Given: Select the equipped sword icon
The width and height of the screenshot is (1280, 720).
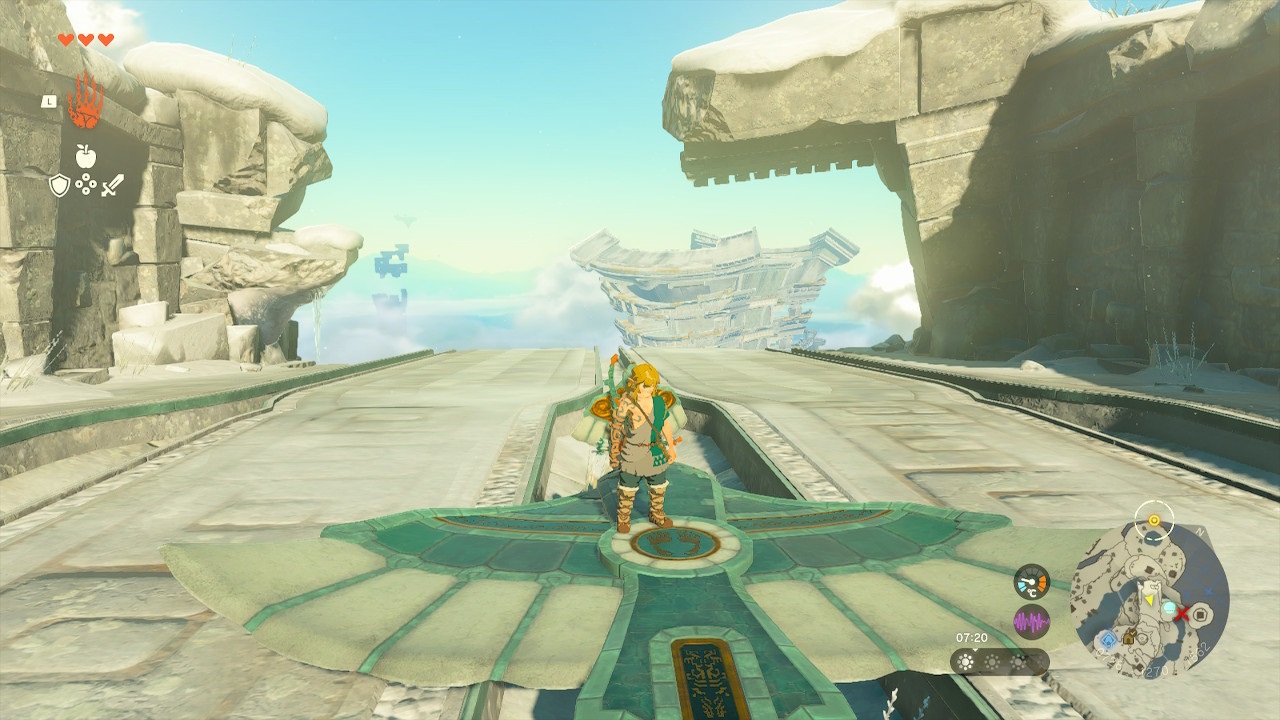Looking at the screenshot, I should [112, 185].
